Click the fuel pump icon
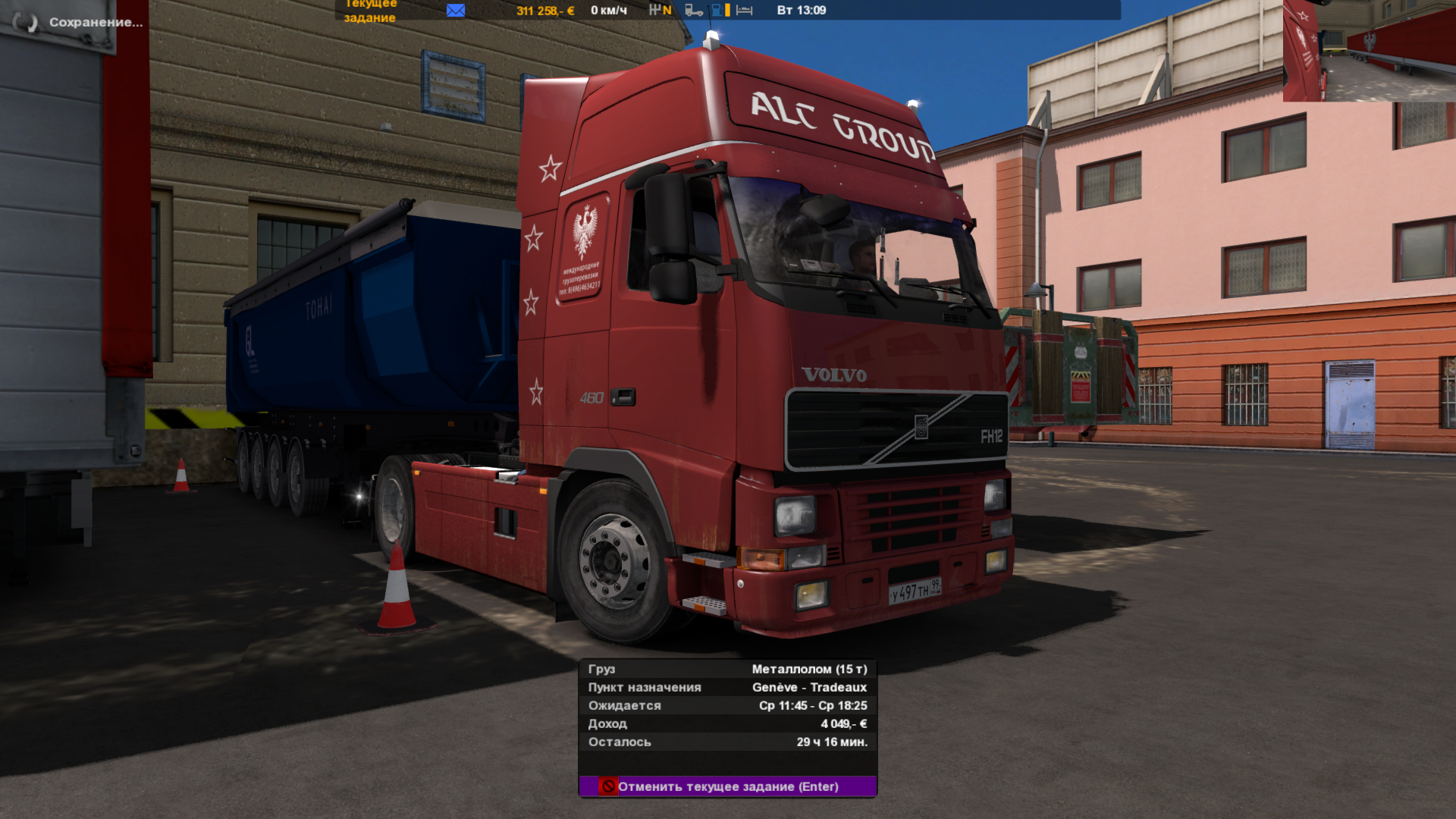Screen dimensions: 1456x819 [x=717, y=11]
